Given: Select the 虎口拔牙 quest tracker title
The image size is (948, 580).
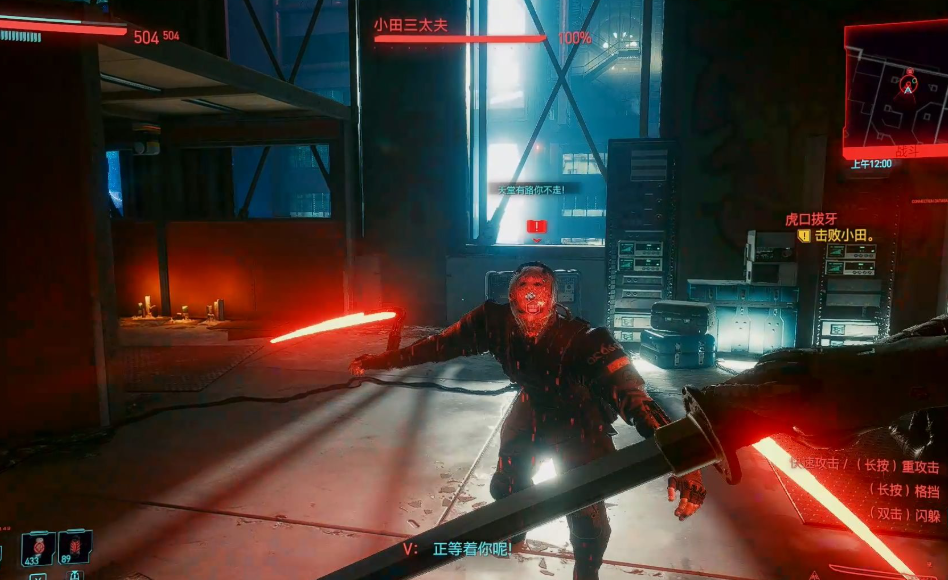Looking at the screenshot, I should click(810, 219).
